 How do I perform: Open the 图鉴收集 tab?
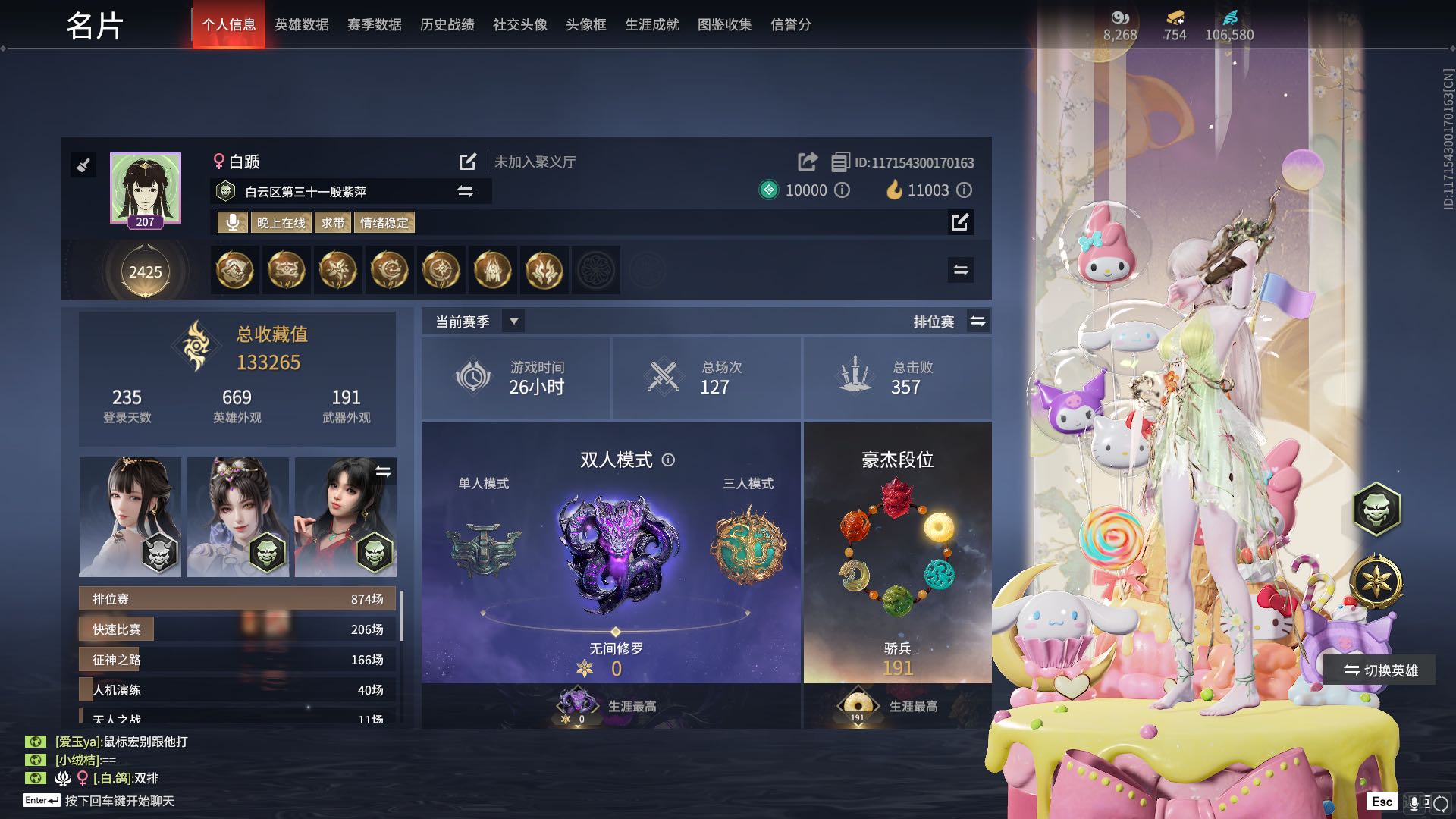coord(724,25)
